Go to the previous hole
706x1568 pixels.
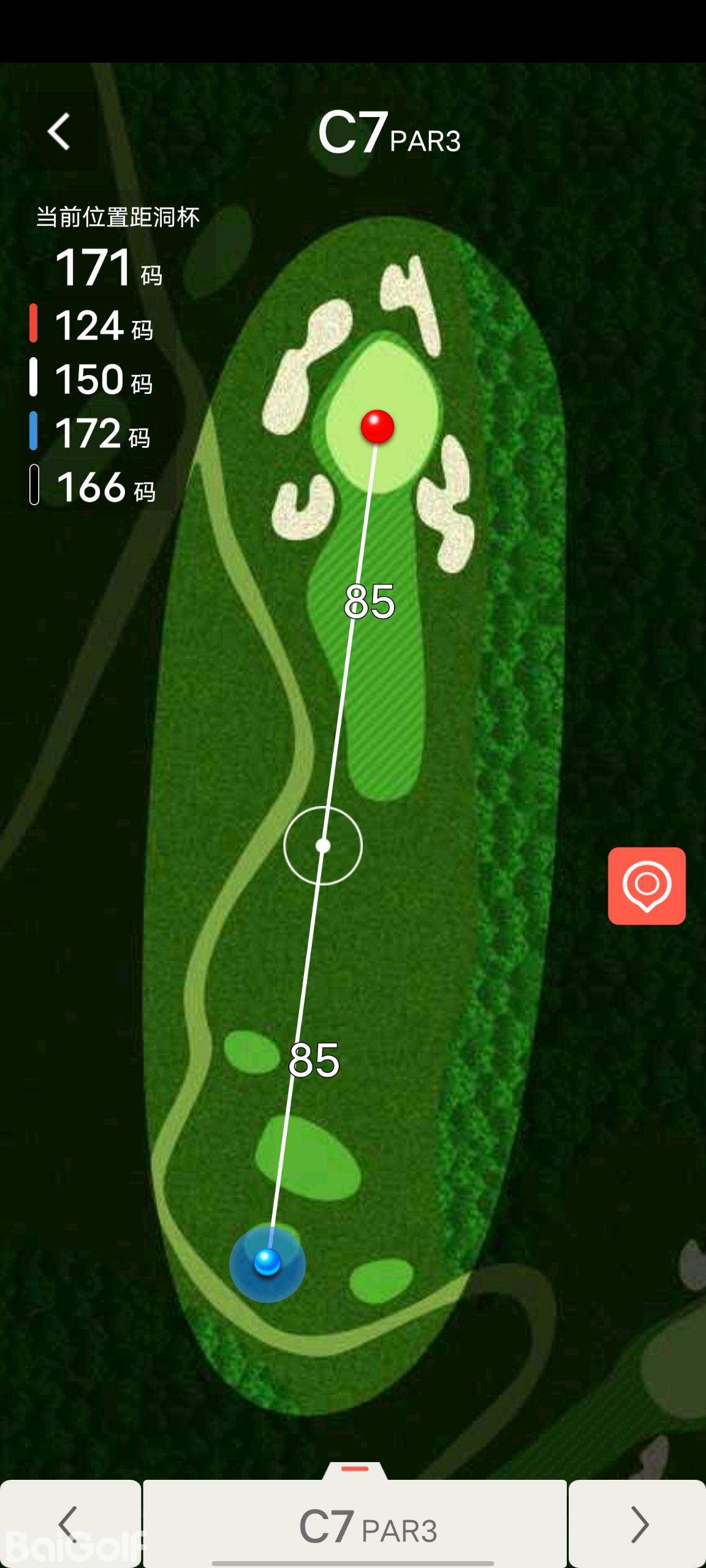70,1524
